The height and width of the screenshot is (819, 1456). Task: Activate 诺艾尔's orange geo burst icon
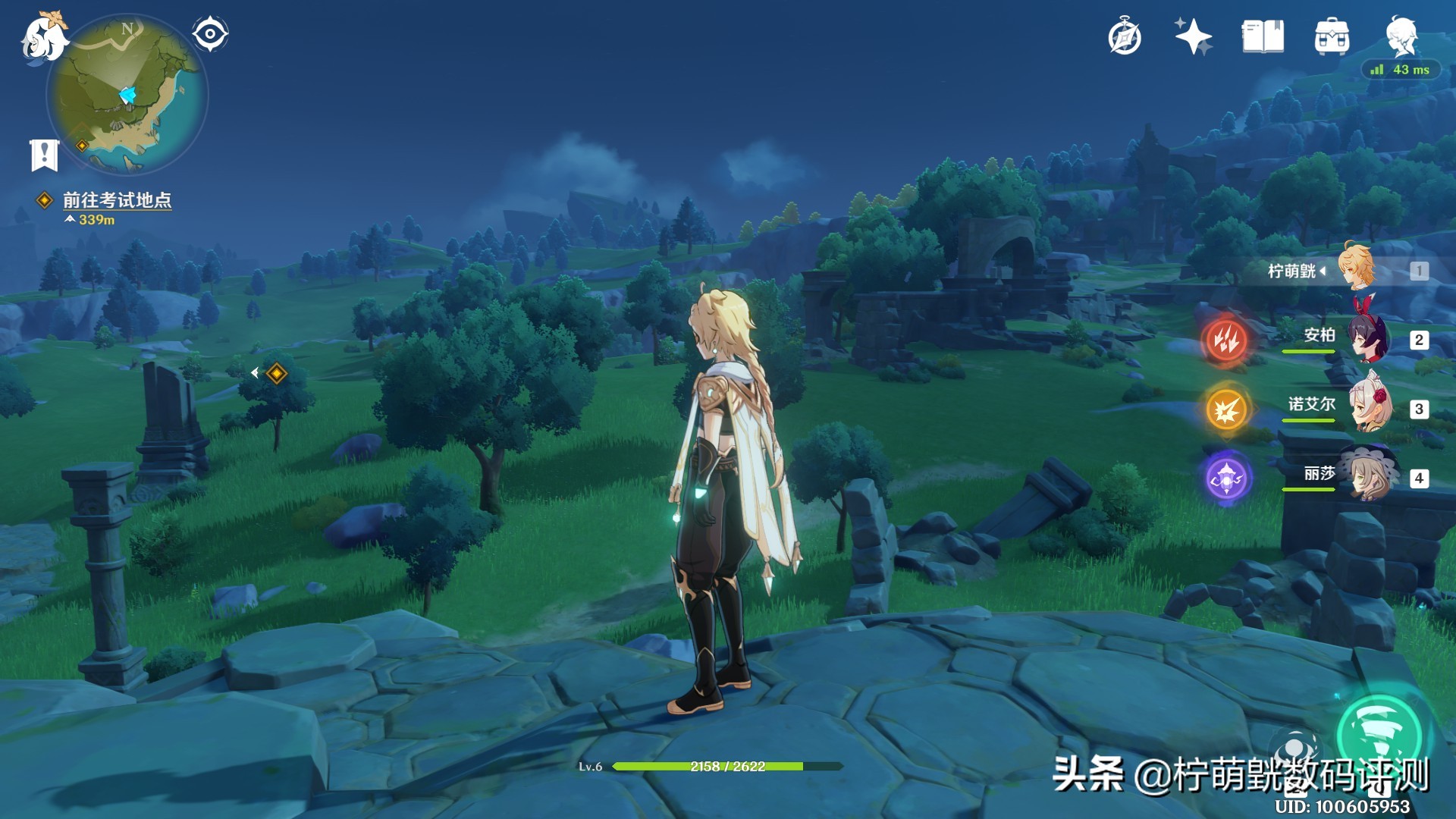coord(1226,409)
